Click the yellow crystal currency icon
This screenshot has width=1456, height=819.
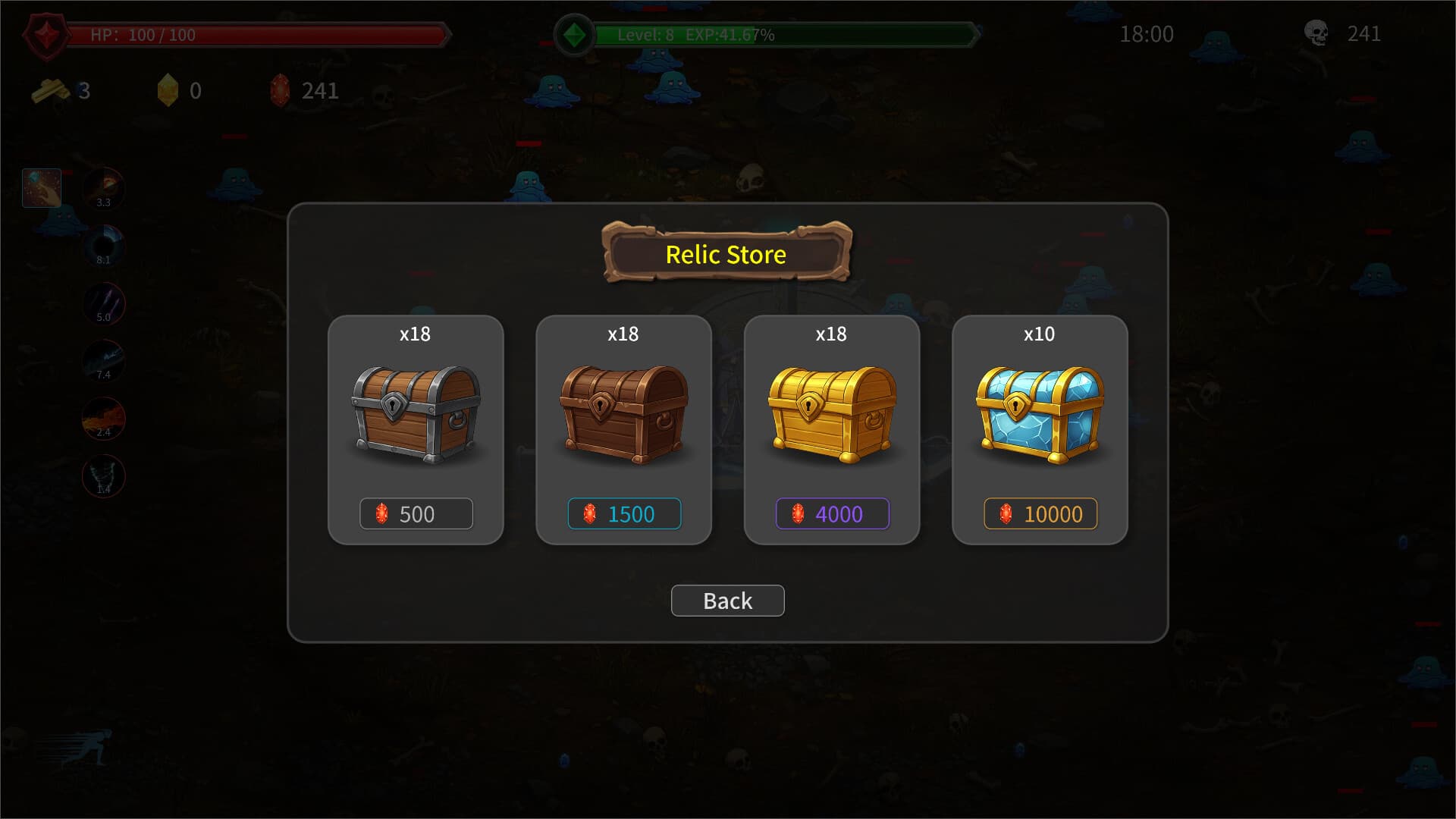click(x=168, y=89)
